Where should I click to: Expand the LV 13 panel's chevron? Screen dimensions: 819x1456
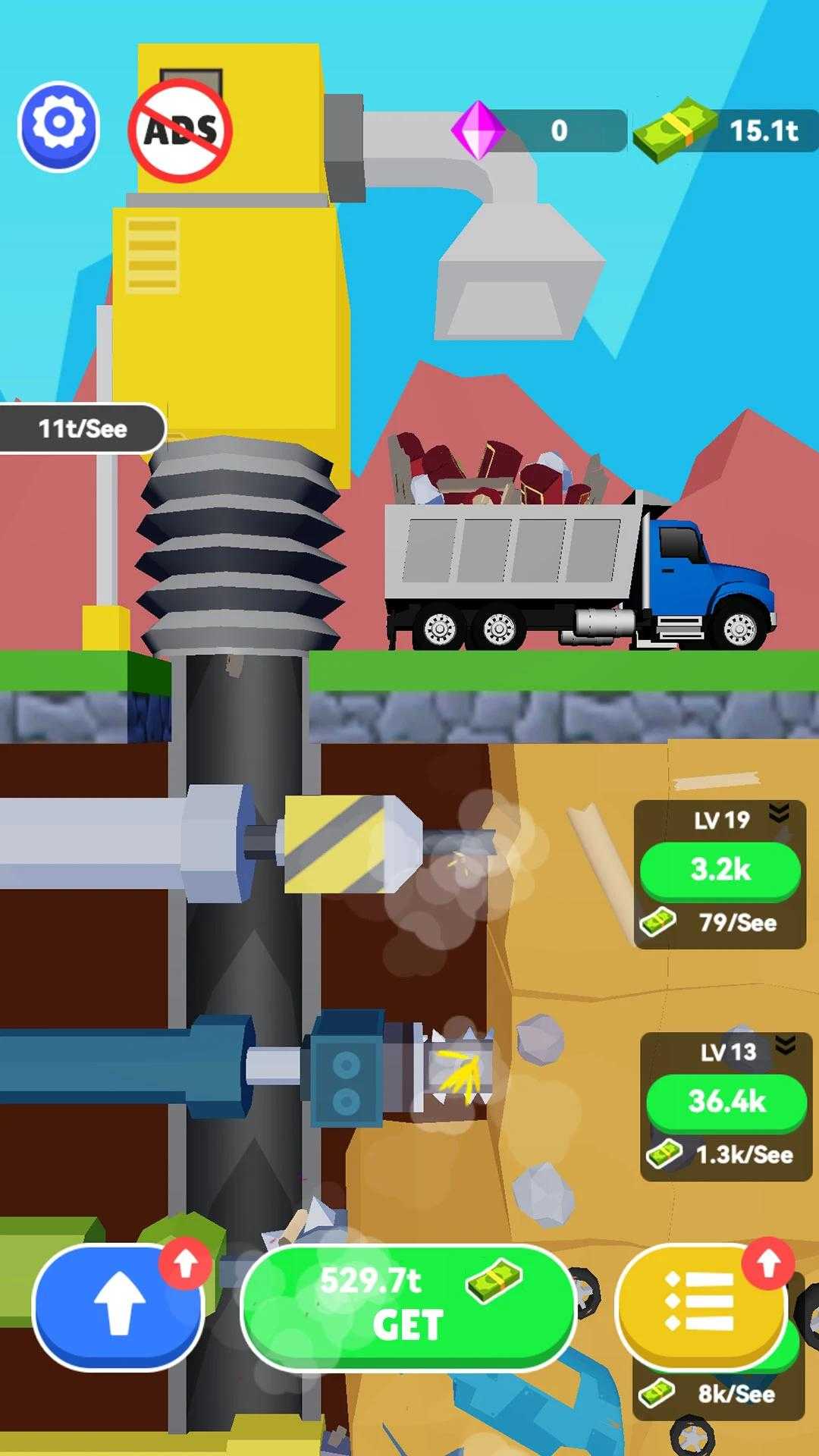tap(786, 1046)
